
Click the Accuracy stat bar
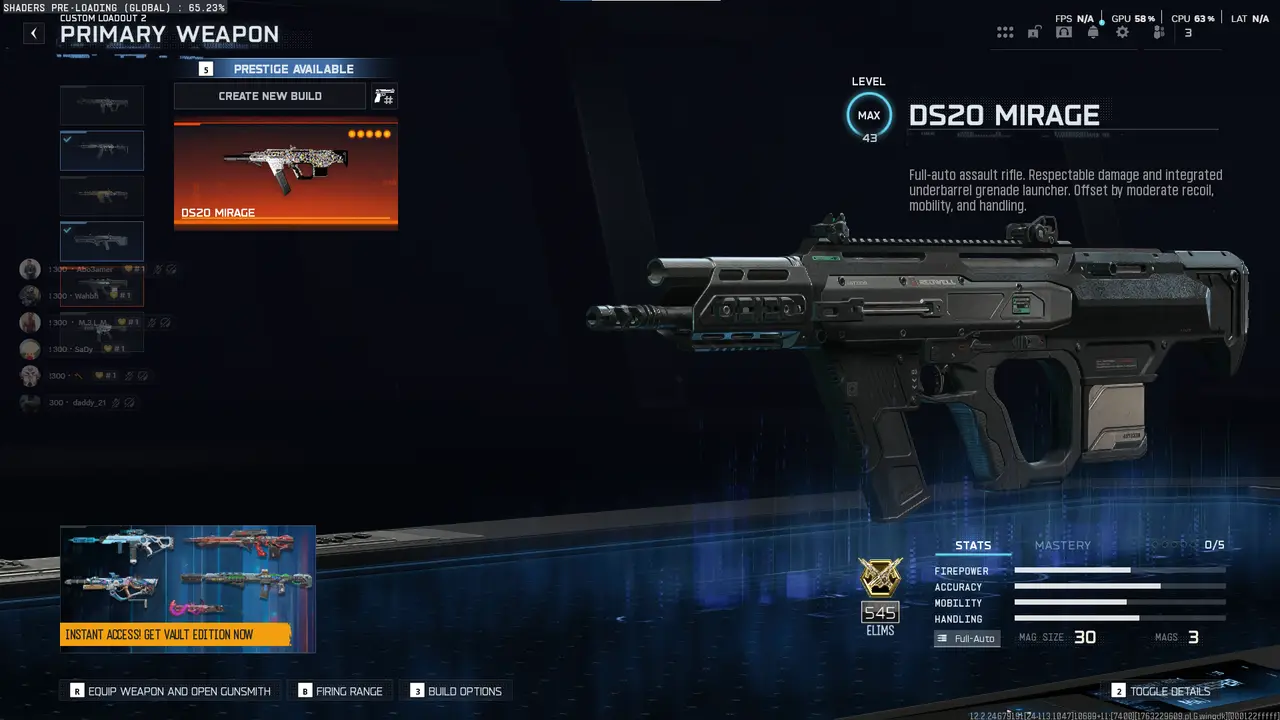coord(1119,587)
